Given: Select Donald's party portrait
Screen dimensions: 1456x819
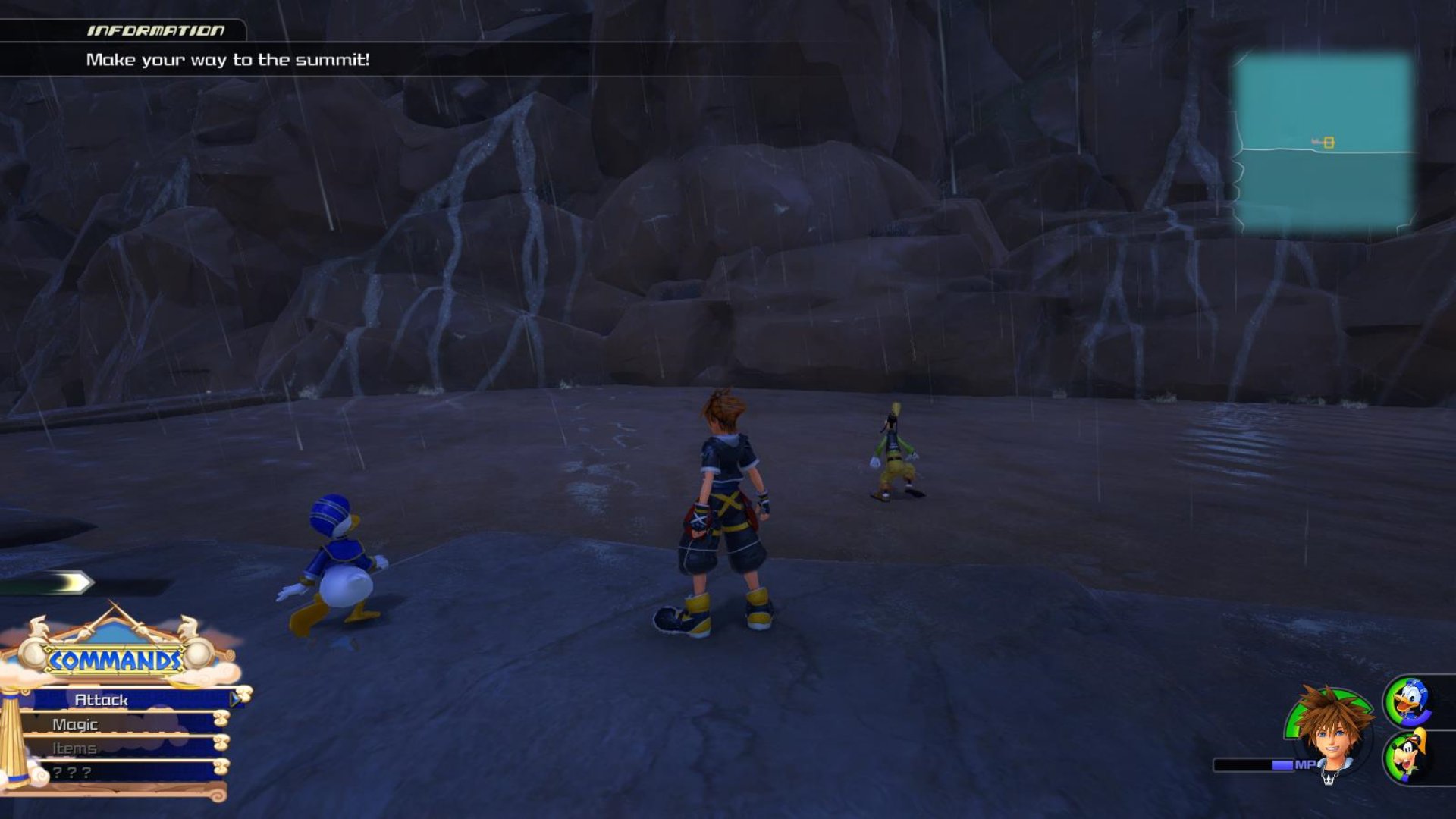Looking at the screenshot, I should (x=1410, y=702).
